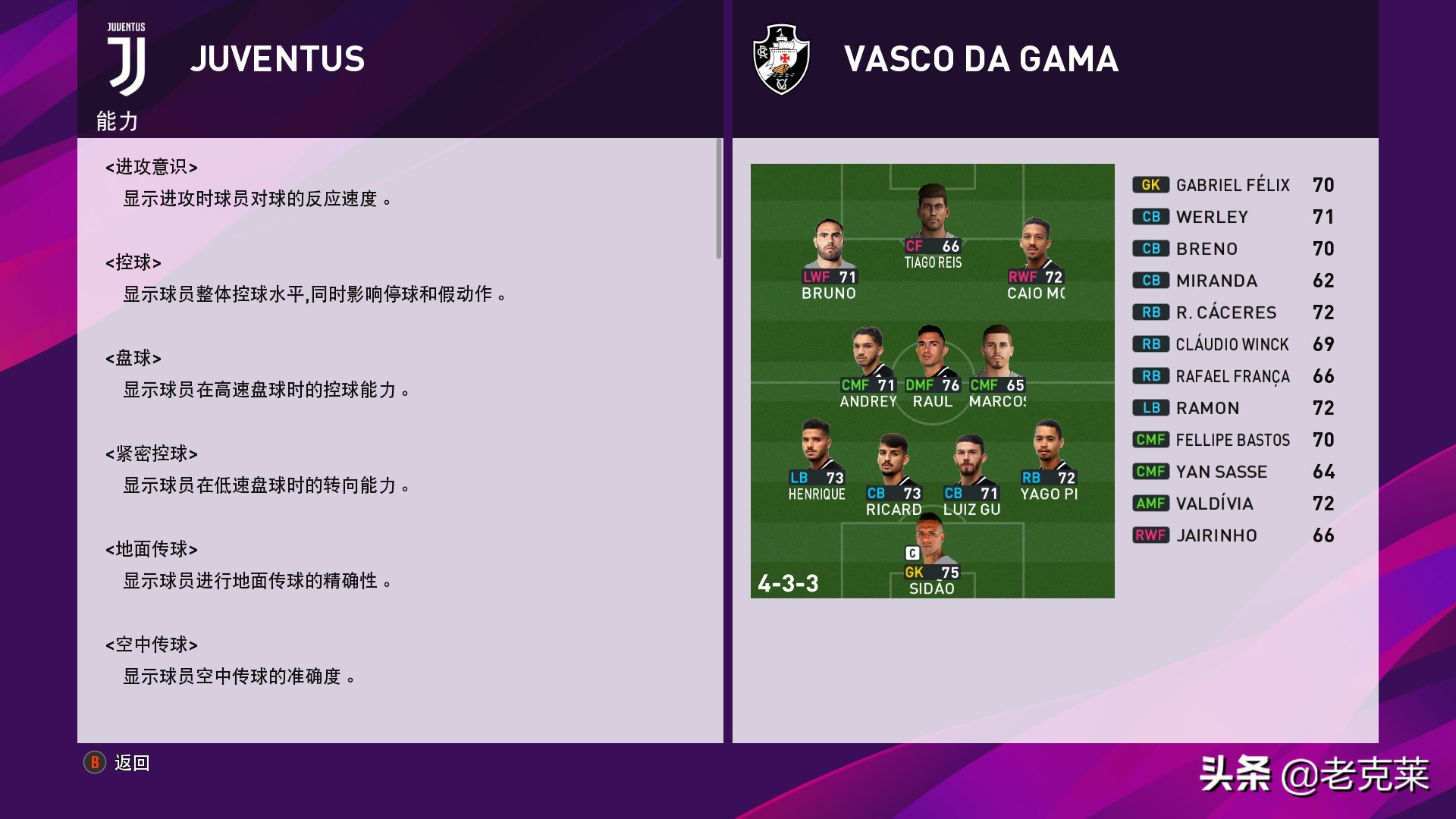
Task: Click the 返回 back label
Action: click(x=132, y=763)
